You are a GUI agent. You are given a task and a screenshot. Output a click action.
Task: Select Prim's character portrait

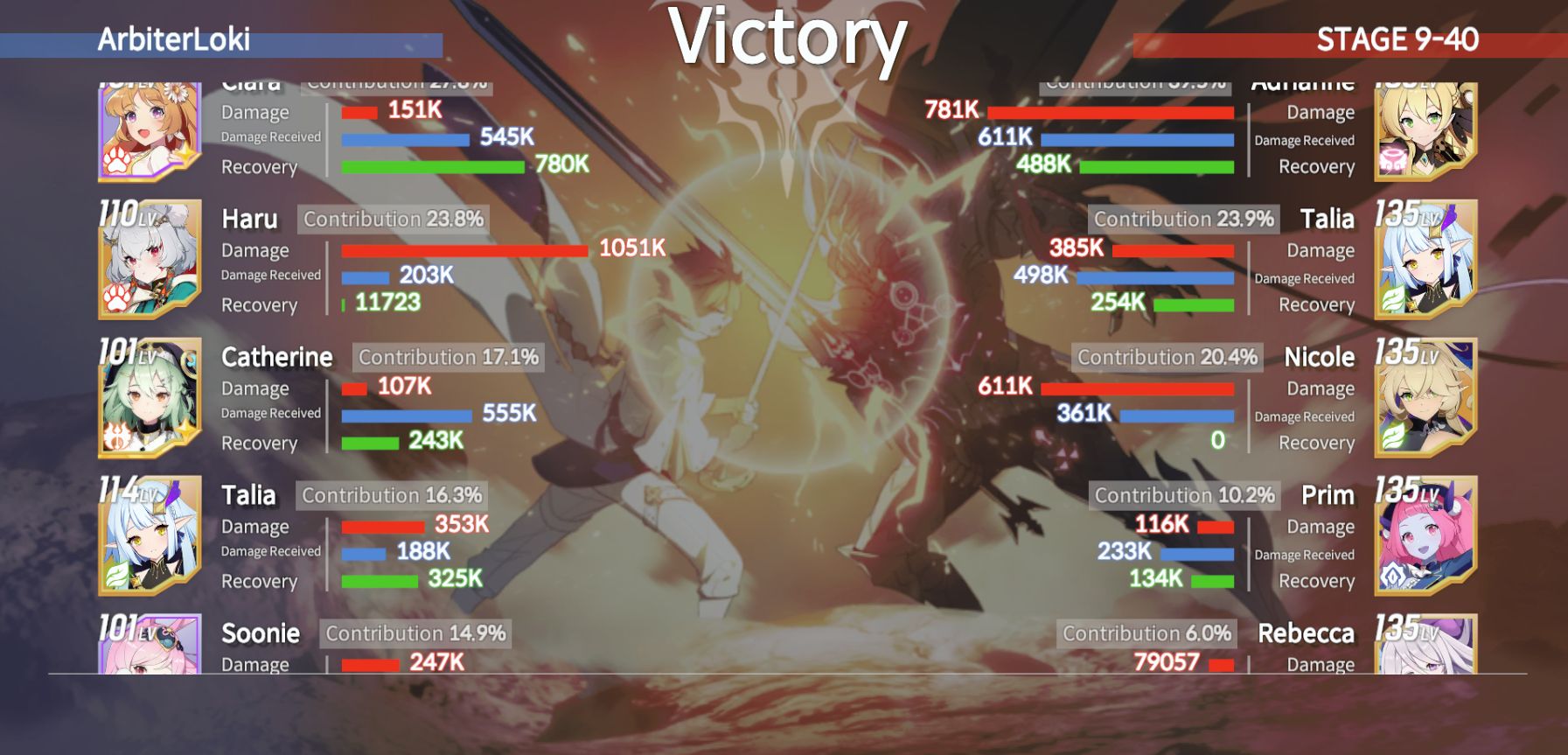pos(1424,536)
